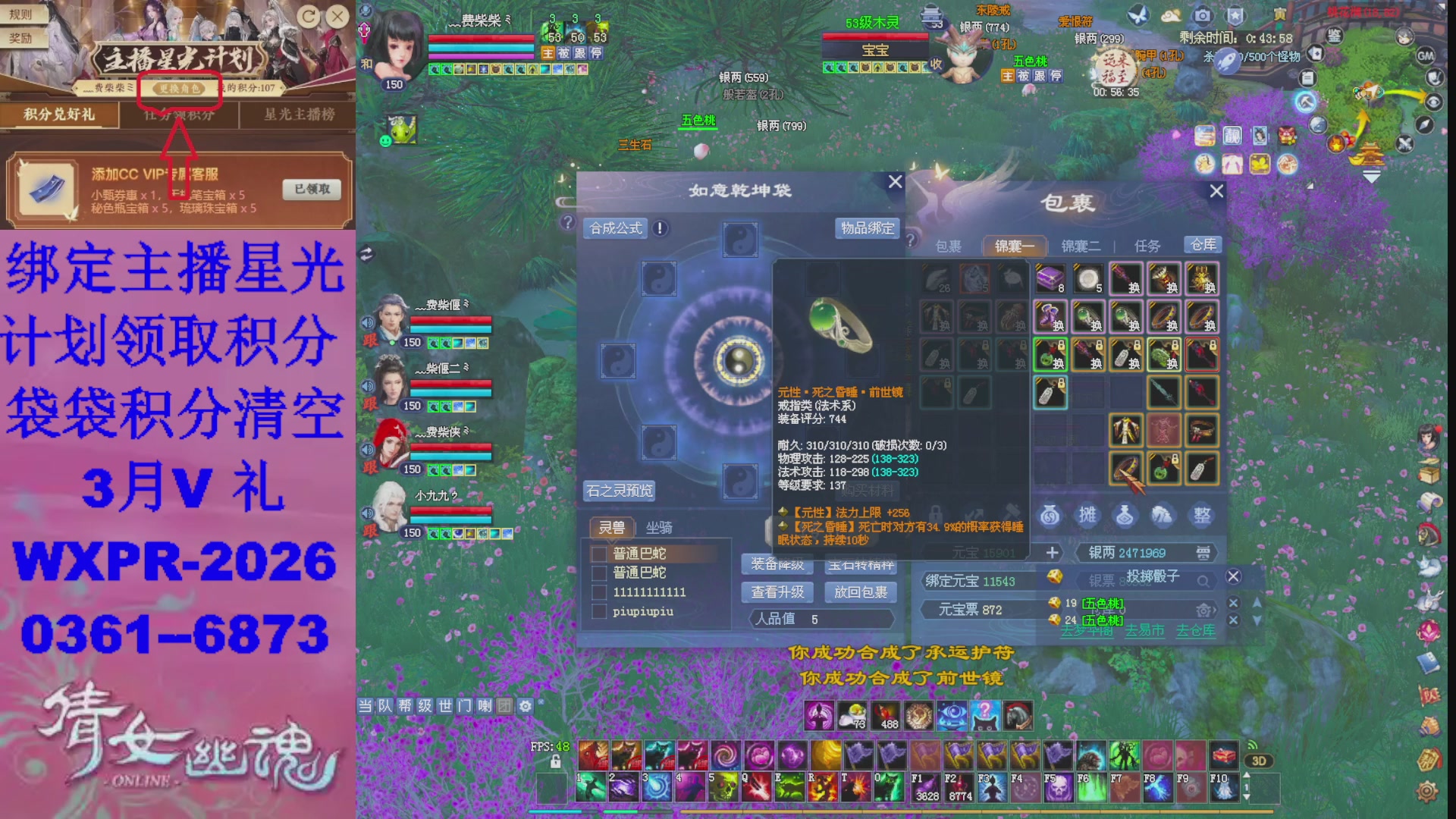Click the dice icon next to 投掷骰子
Screen dimensions: 1456x819
click(x=1055, y=577)
